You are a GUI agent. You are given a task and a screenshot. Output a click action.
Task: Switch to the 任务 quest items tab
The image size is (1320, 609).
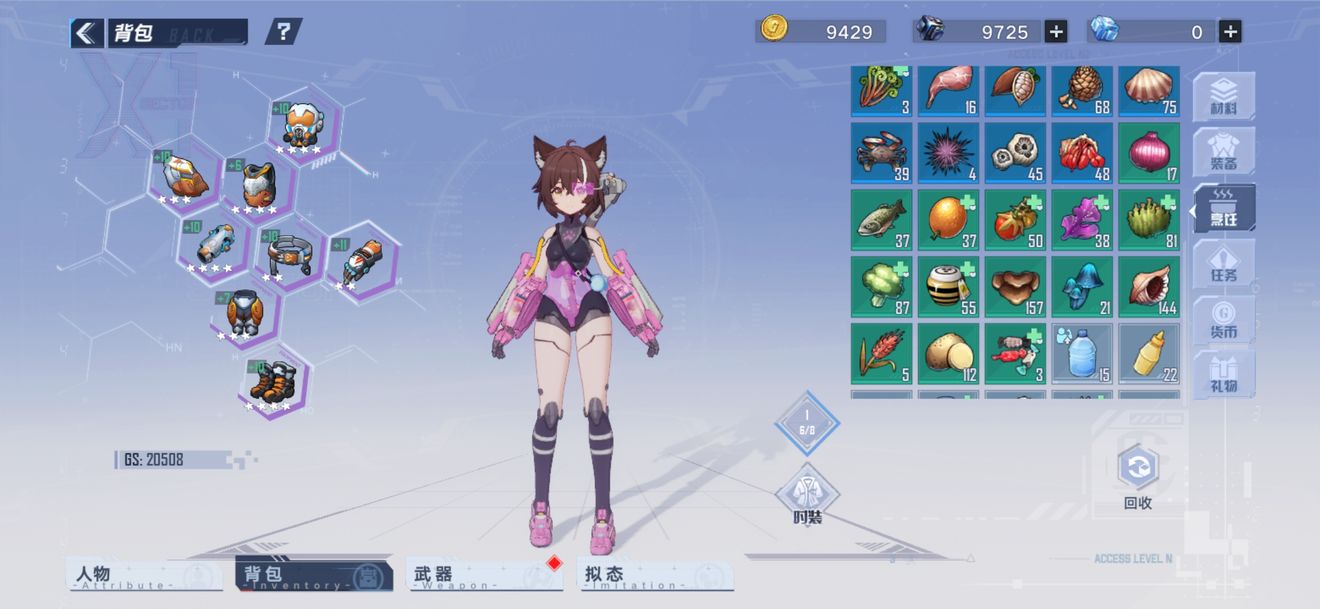coord(1223,264)
